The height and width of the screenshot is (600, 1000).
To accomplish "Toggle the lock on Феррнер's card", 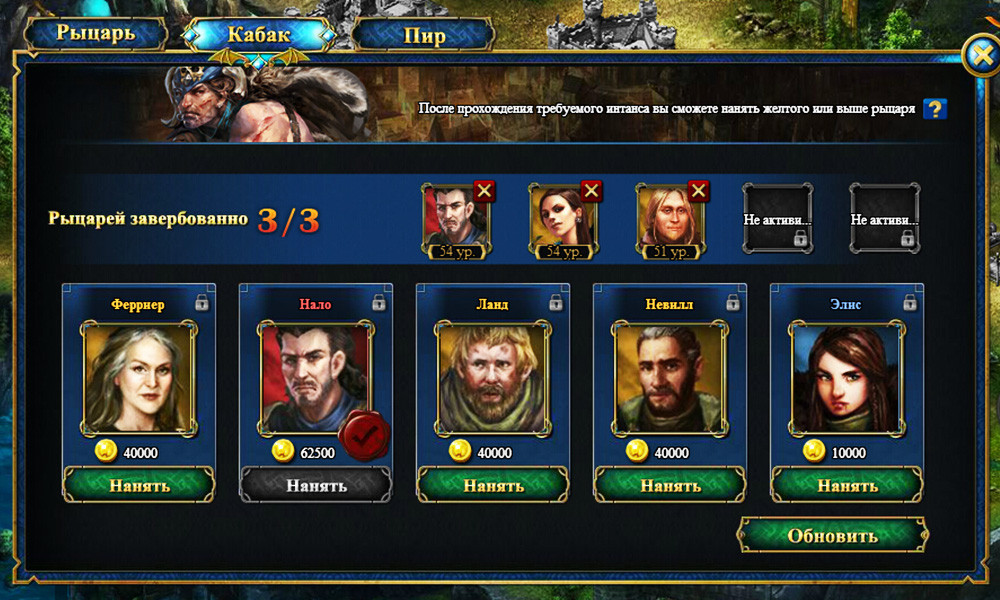I will coord(201,302).
